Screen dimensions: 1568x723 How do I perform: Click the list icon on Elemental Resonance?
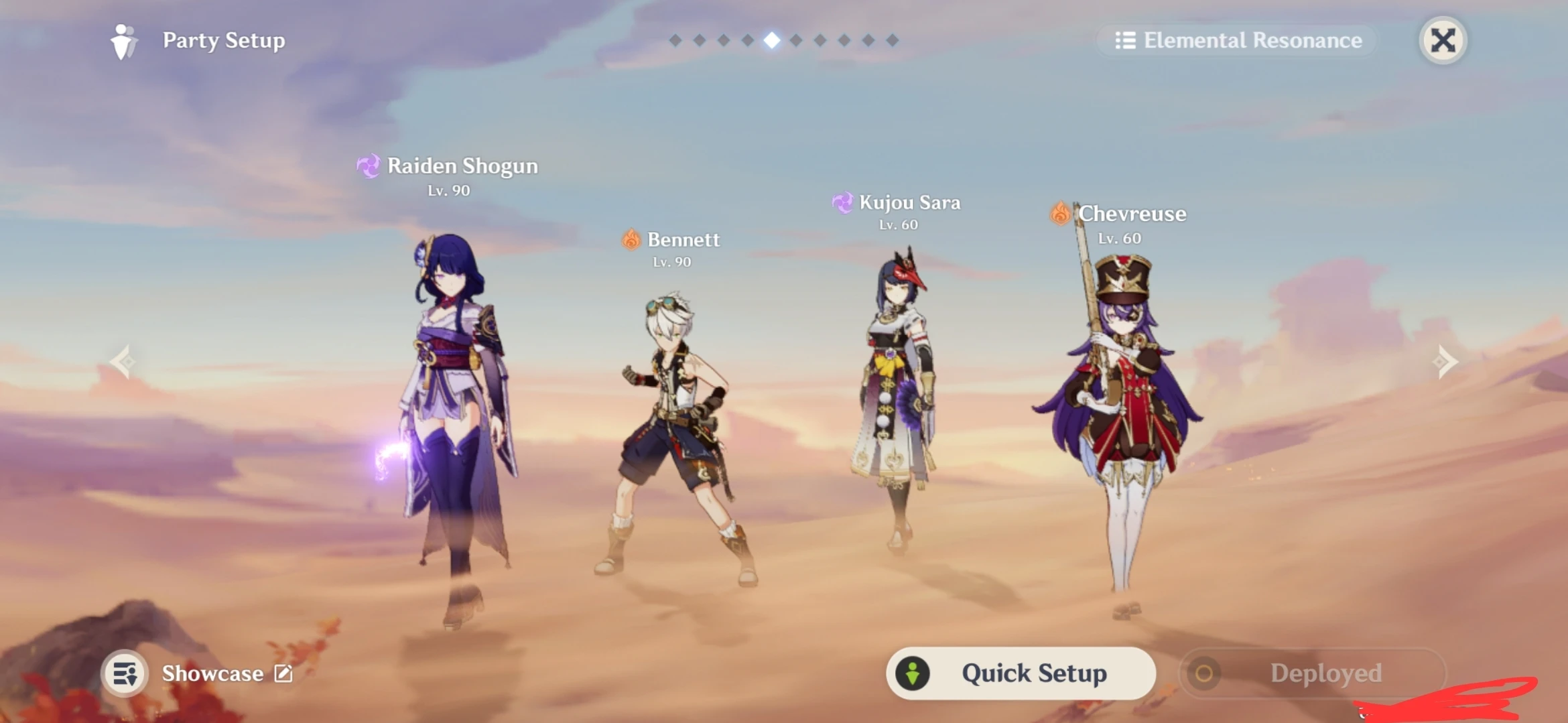coord(1126,41)
